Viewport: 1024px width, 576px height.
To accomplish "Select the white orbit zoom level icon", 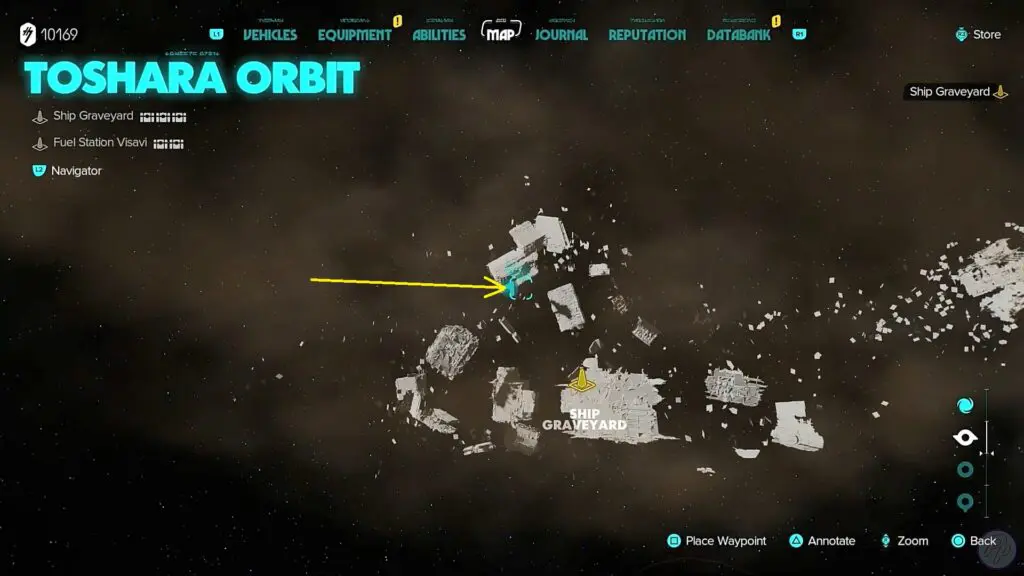I will [x=965, y=438].
